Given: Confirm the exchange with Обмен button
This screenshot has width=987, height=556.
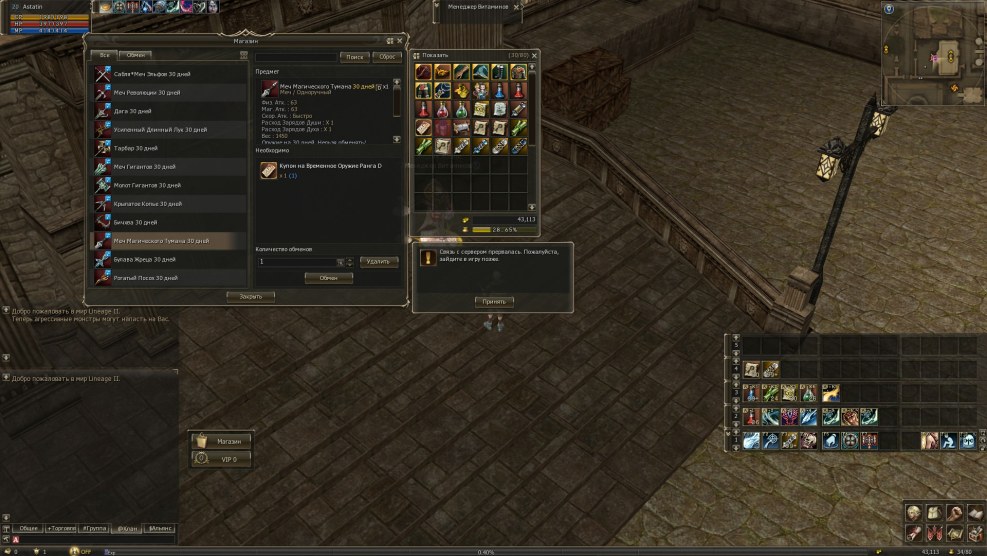Looking at the screenshot, I should click(328, 278).
